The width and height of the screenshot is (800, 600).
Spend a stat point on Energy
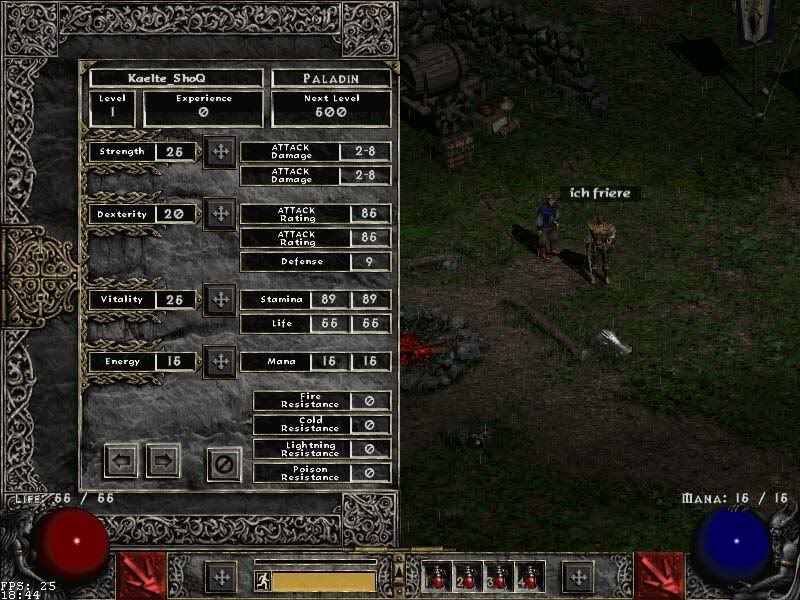point(220,361)
